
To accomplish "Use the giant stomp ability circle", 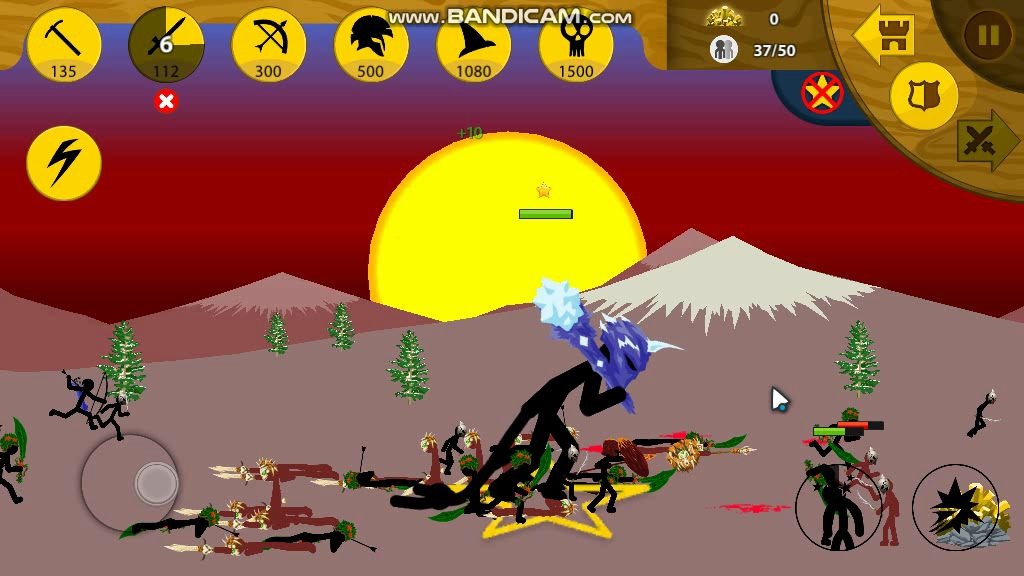I will tap(838, 507).
